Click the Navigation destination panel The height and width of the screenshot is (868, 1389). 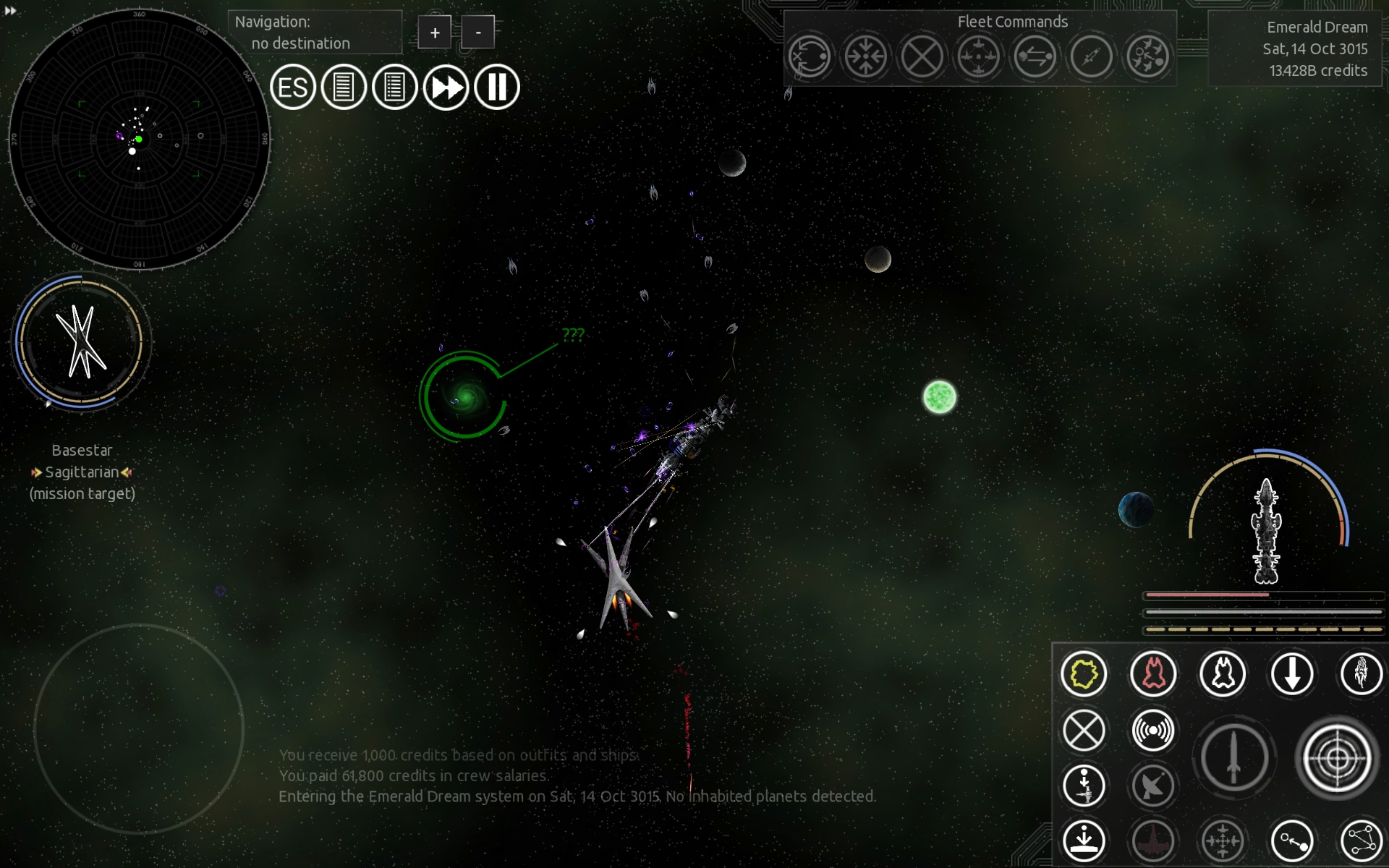[x=315, y=33]
